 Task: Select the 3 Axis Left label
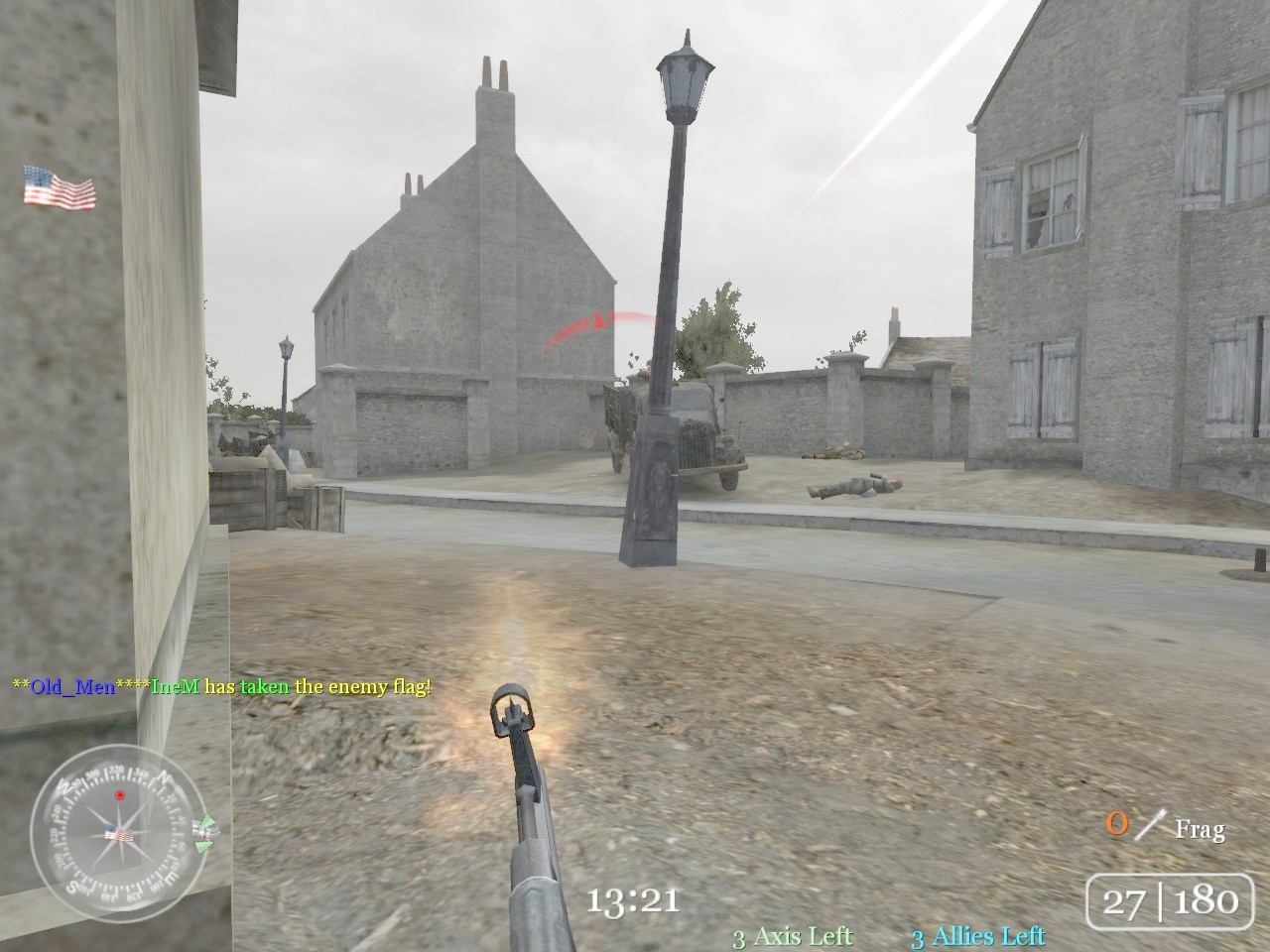[x=791, y=935]
